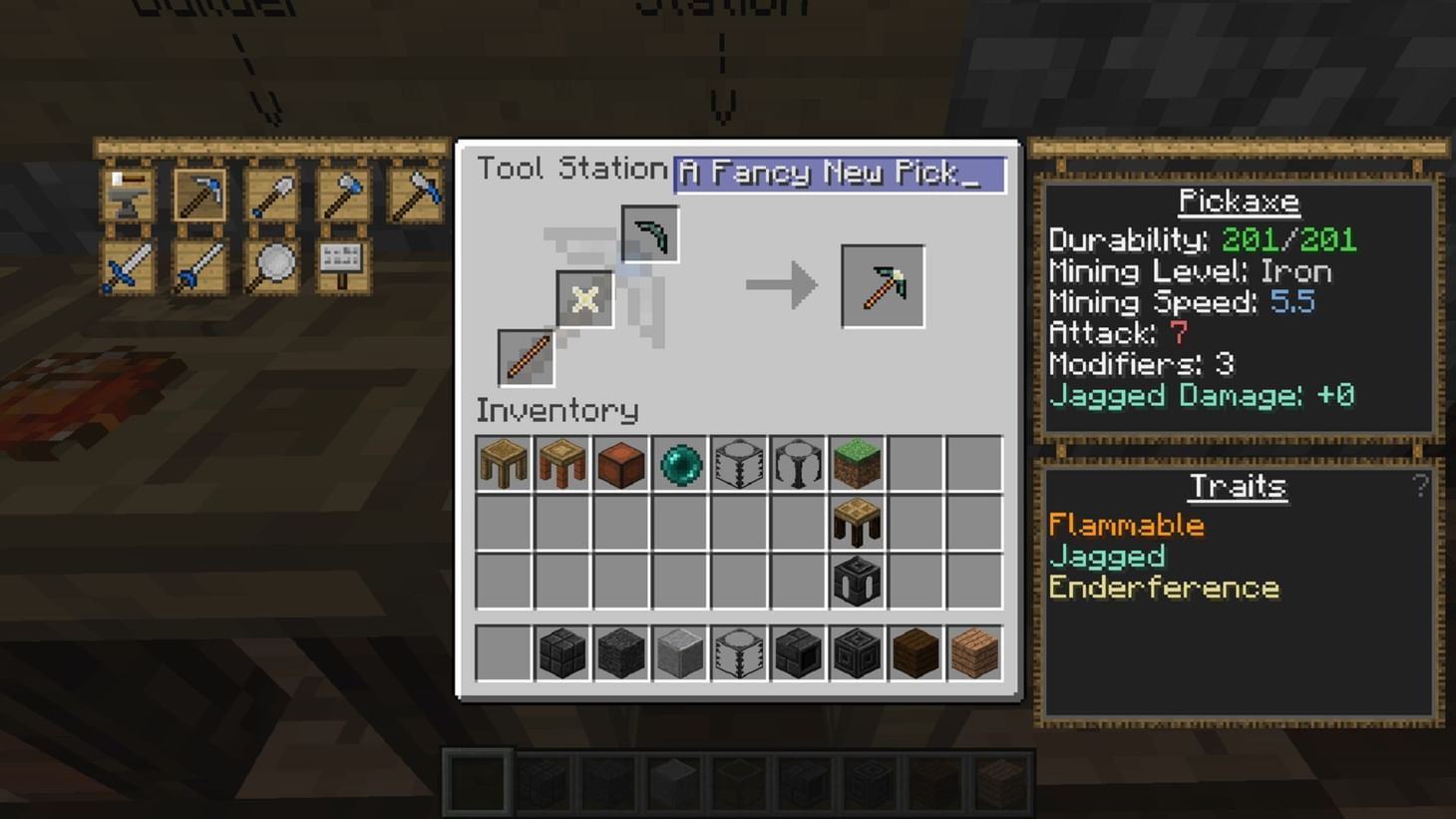Select the ender pearl in the inventory

679,461
